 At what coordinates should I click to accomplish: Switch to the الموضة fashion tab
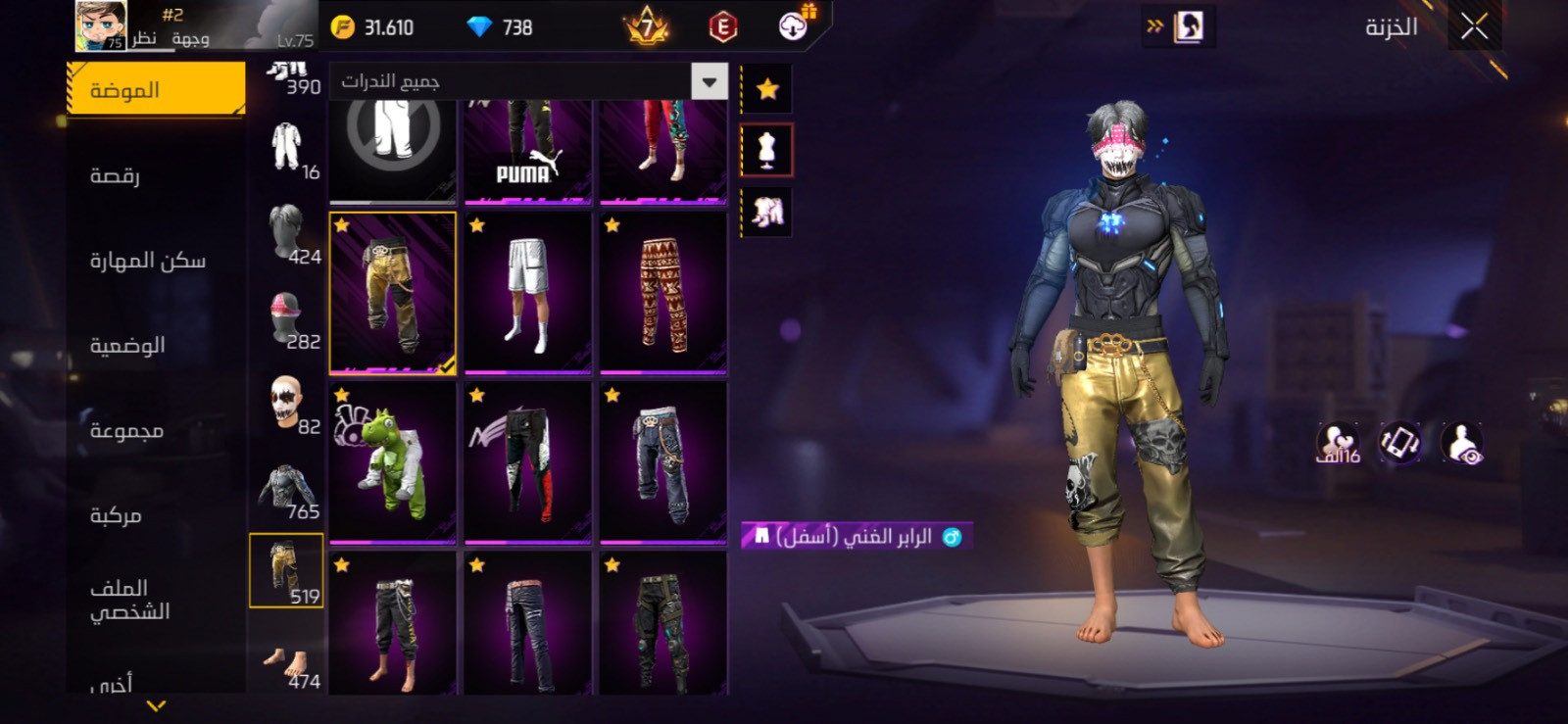click(156, 90)
